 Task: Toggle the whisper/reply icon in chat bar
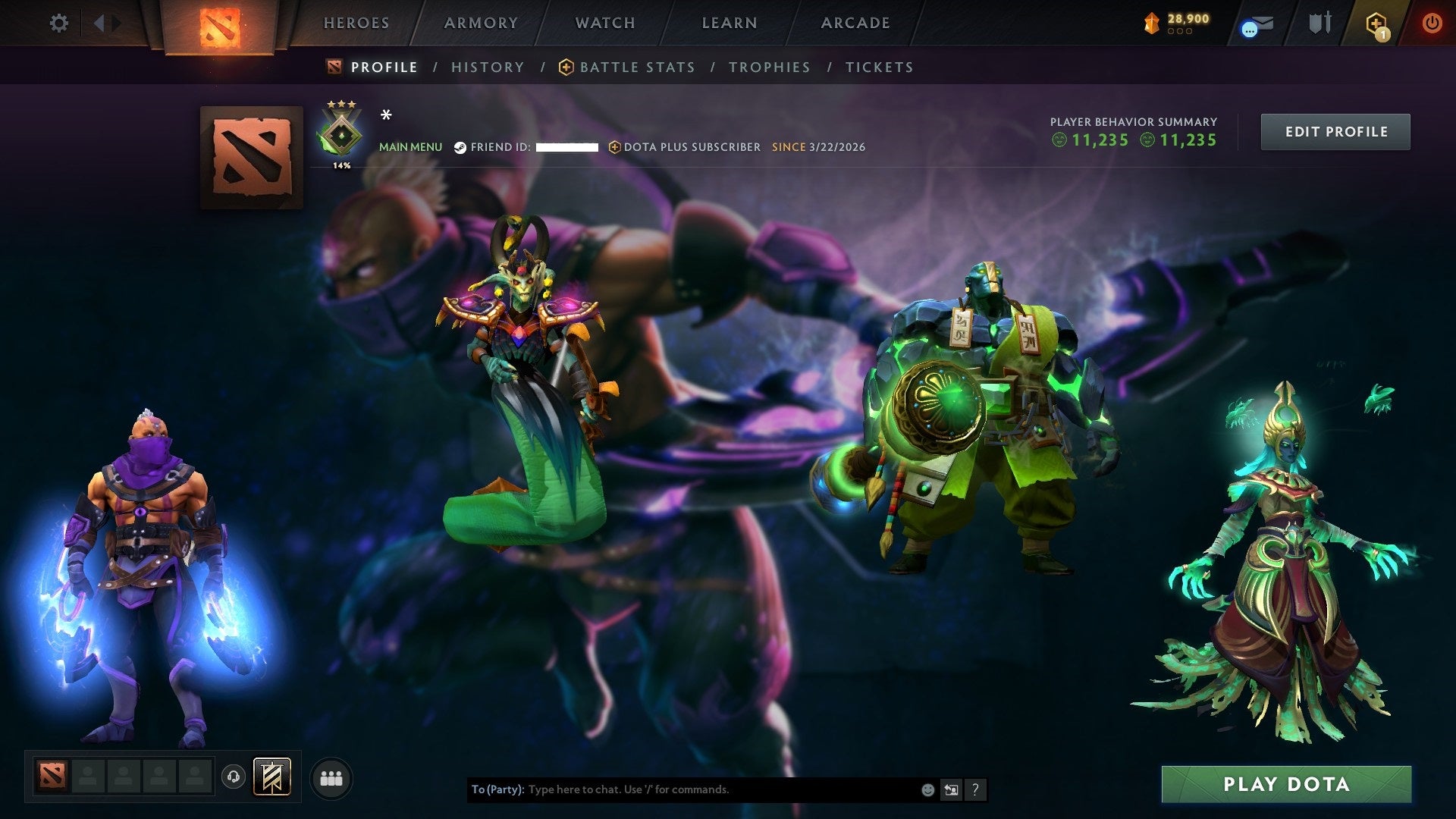pyautogui.click(x=951, y=789)
